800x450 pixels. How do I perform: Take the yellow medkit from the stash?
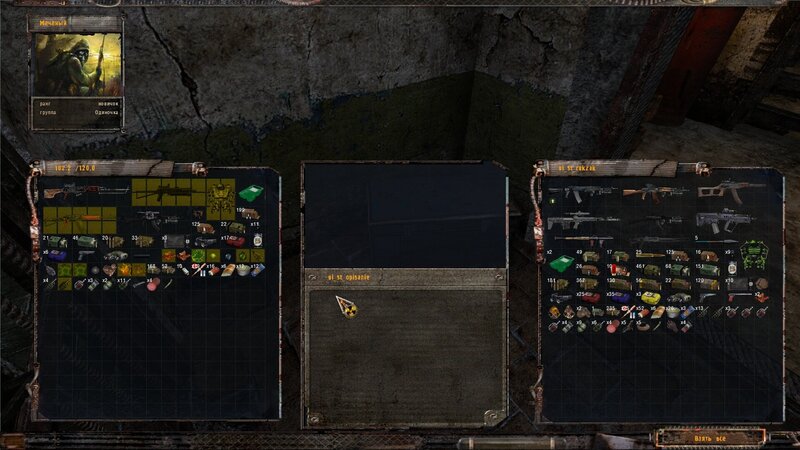[x=649, y=298]
